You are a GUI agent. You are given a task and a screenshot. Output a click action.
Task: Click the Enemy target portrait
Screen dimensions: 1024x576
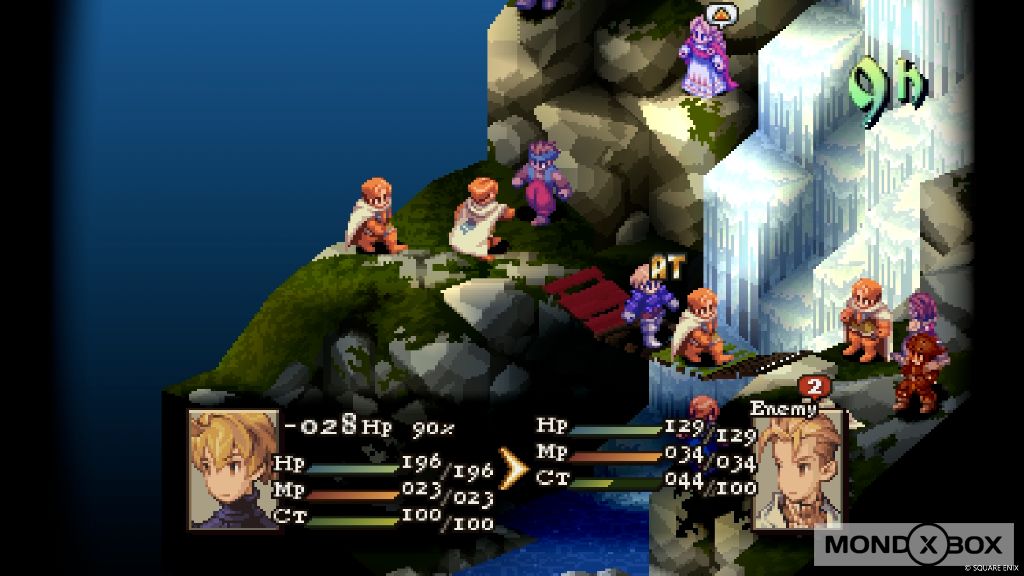point(798,470)
